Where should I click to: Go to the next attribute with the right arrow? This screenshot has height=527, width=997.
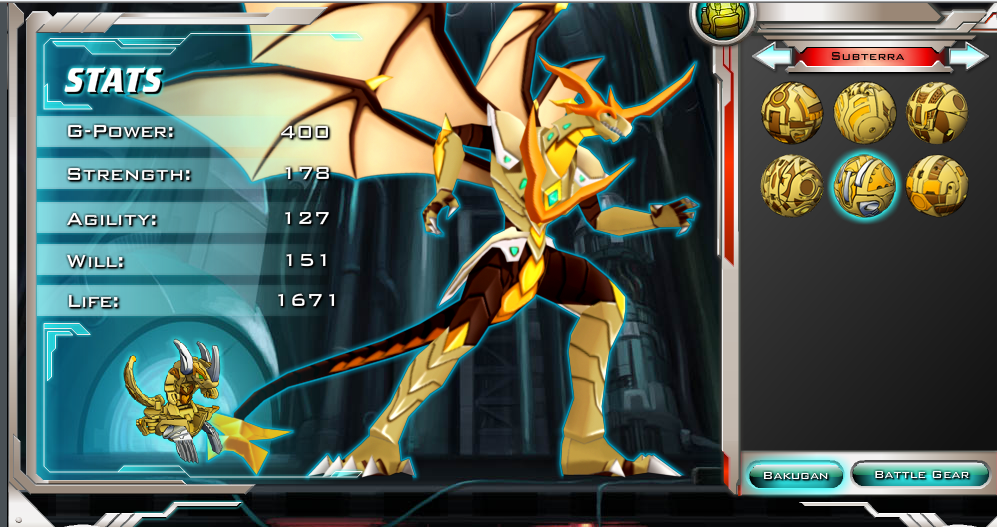965,57
